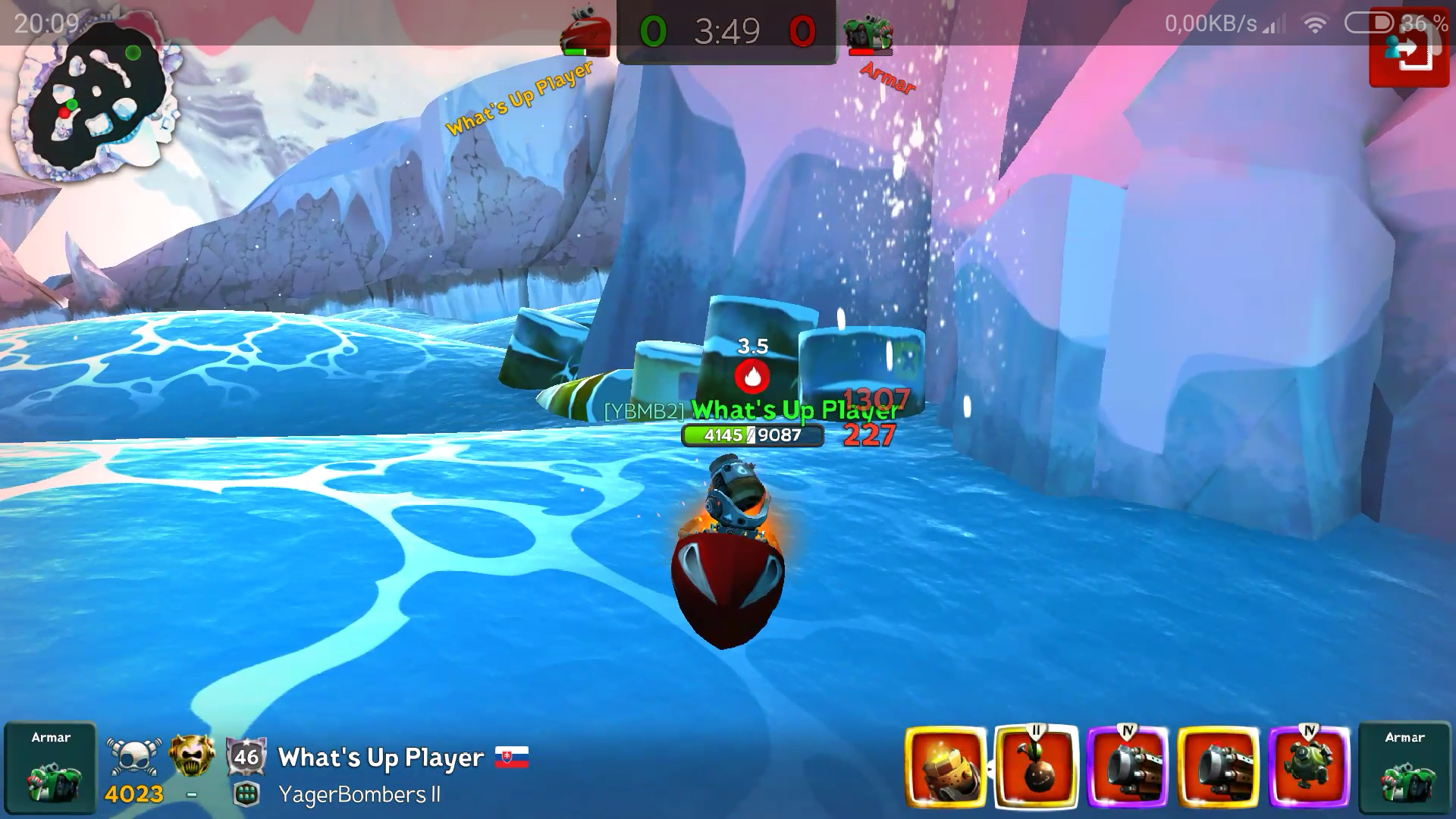The width and height of the screenshot is (1456, 819).
Task: Select the yellow-framed cannon without a badge
Action: (x=1218, y=767)
